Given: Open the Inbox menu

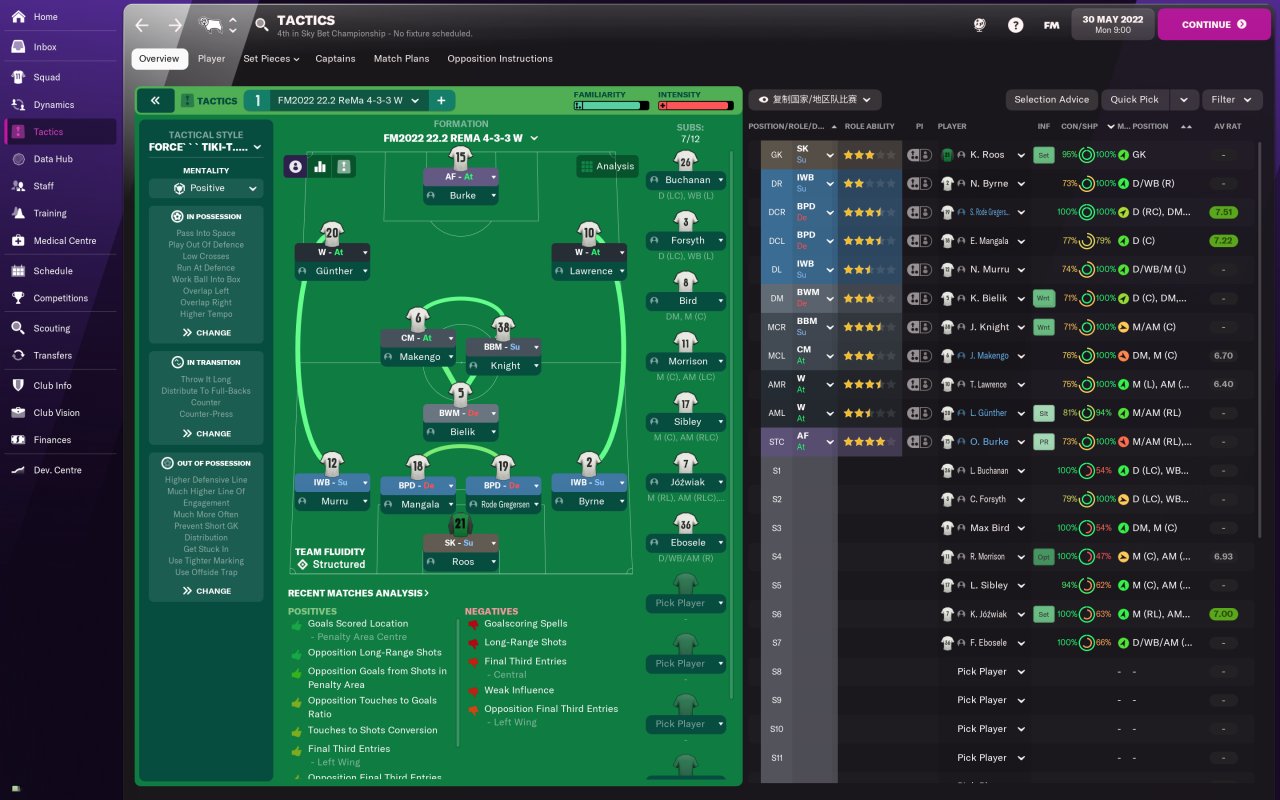Looking at the screenshot, I should click(x=45, y=47).
